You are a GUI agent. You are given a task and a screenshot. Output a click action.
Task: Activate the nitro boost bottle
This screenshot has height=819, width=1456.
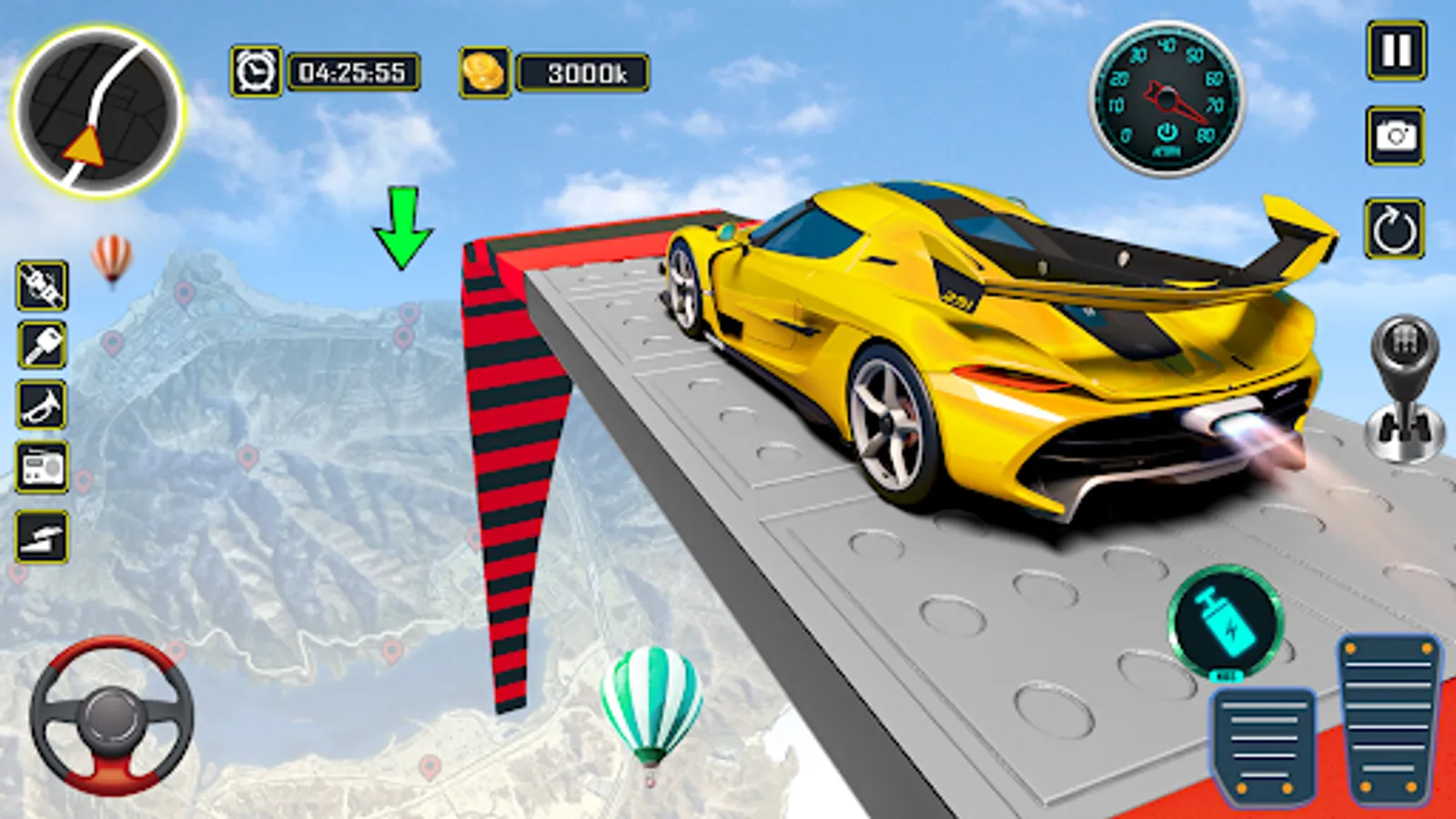click(x=1225, y=622)
